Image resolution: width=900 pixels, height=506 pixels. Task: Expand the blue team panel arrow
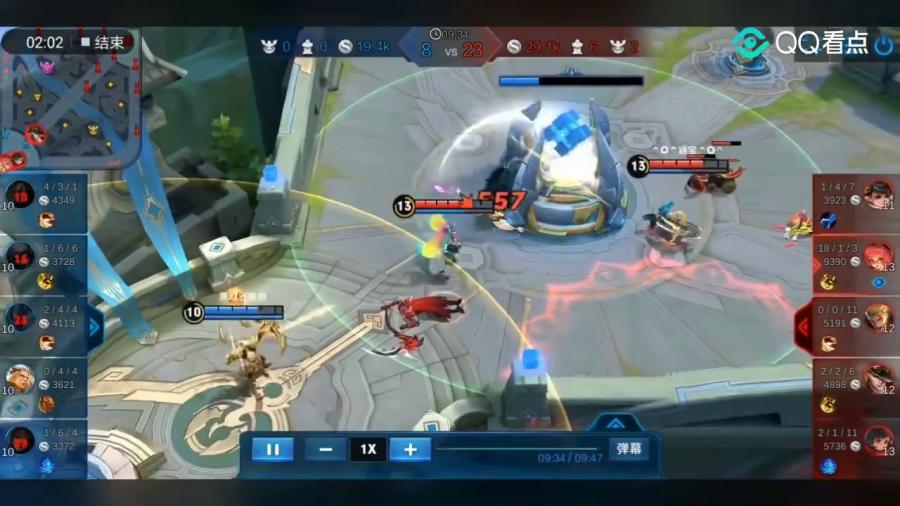coord(95,326)
